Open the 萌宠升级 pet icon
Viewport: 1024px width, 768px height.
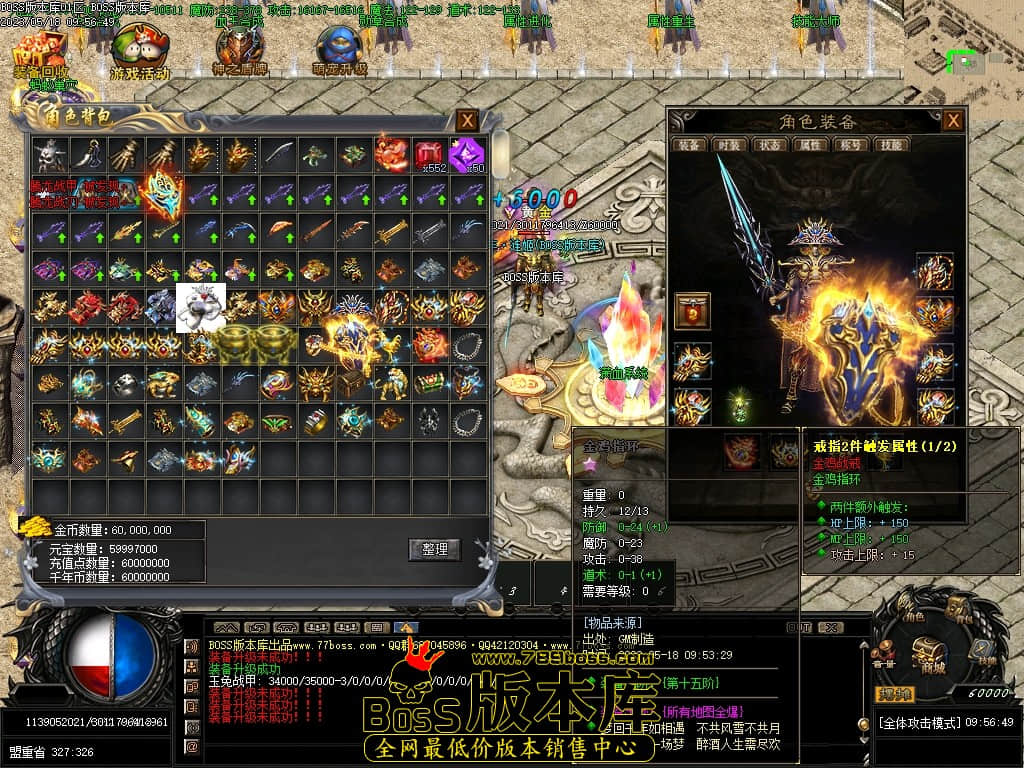340,50
